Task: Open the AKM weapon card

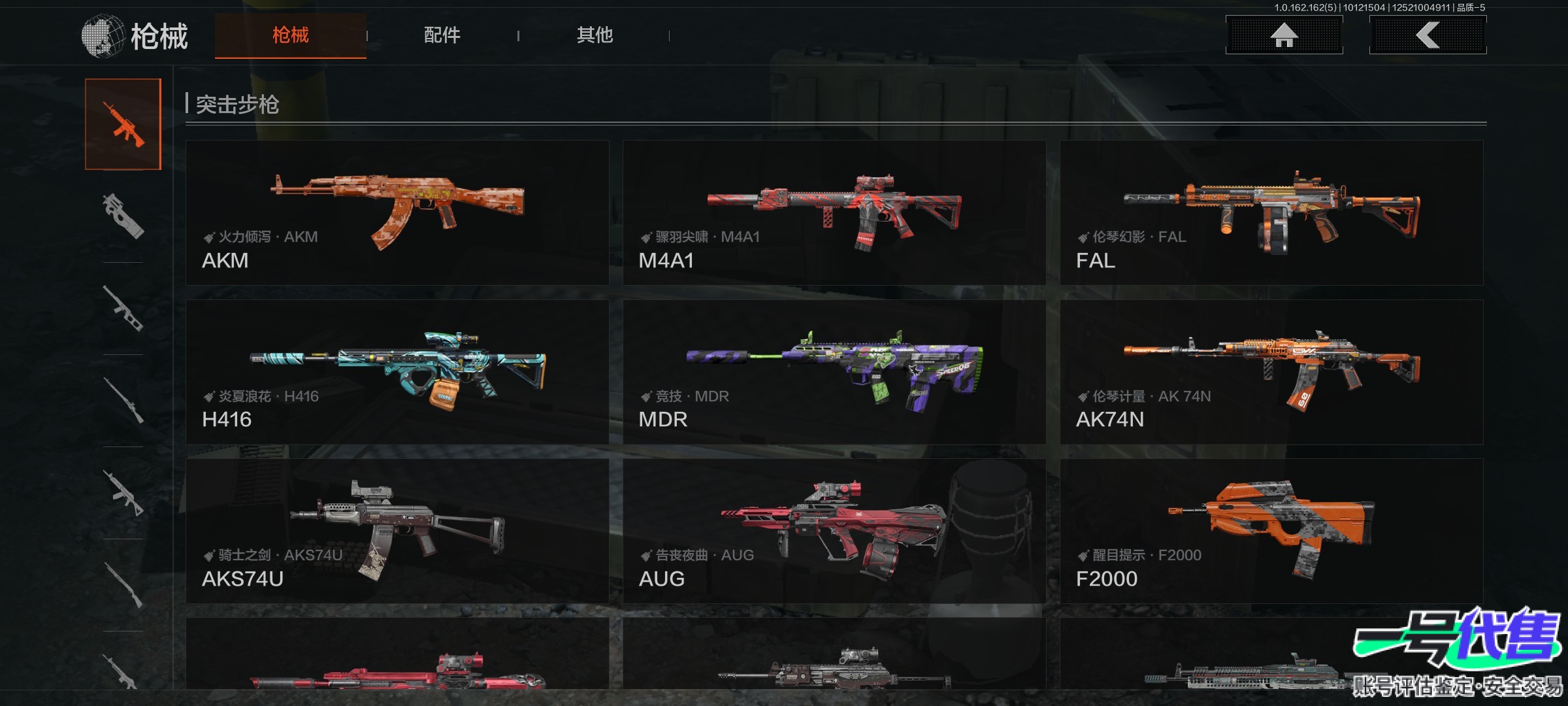Action: pos(397,212)
